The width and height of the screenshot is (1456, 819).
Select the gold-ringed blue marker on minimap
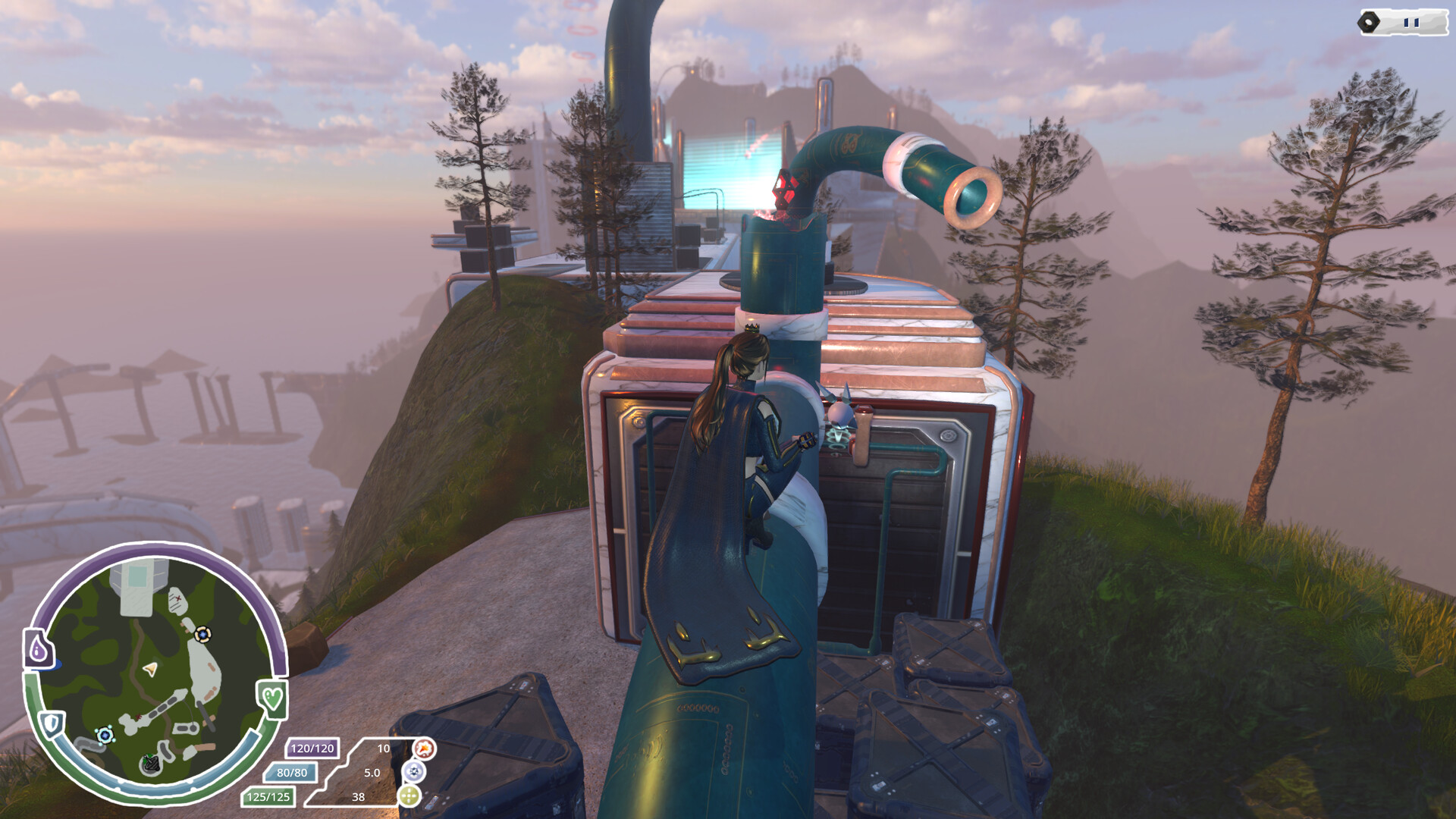(x=202, y=634)
